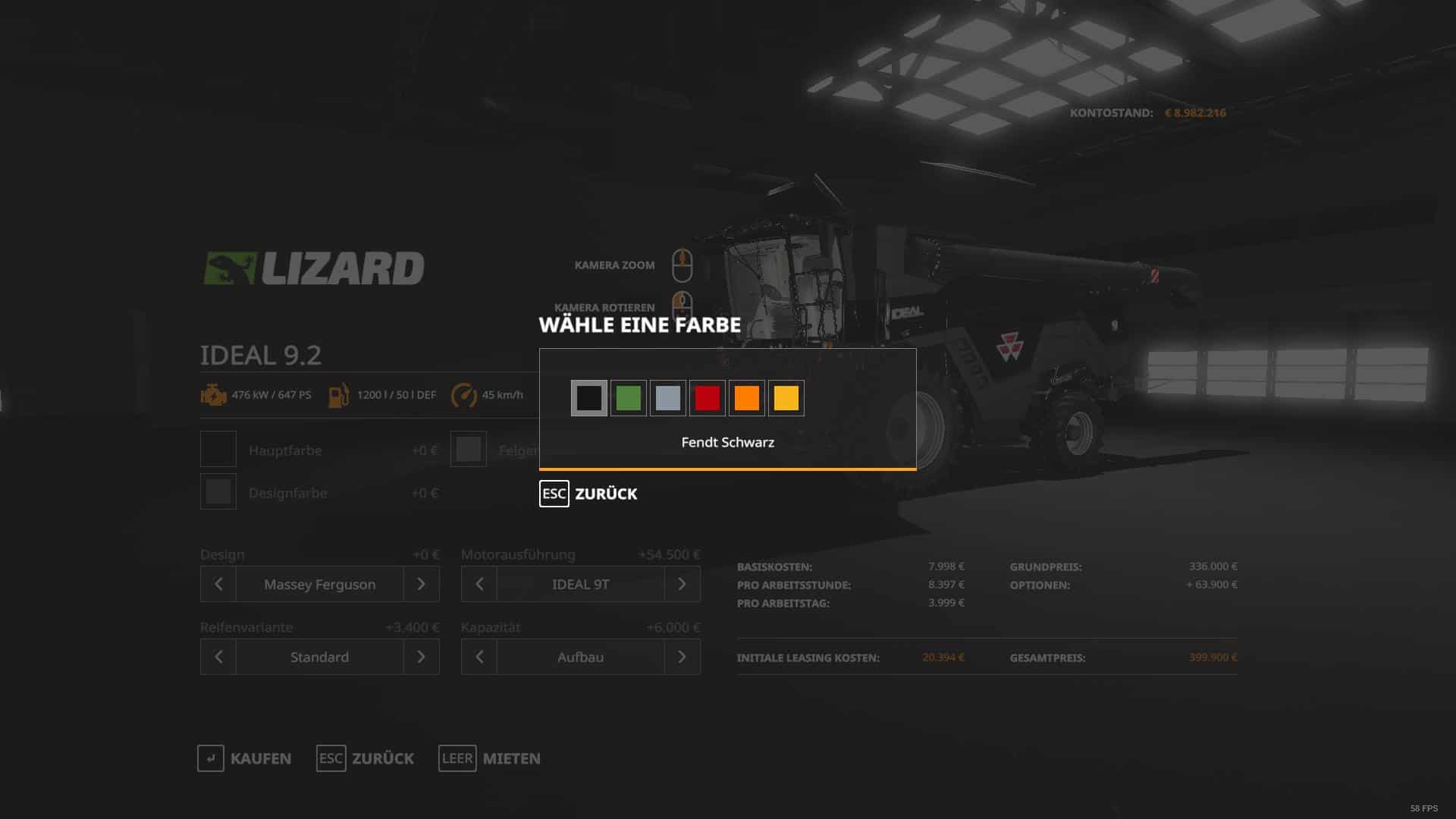Choose next Kapazität option

coord(682,657)
